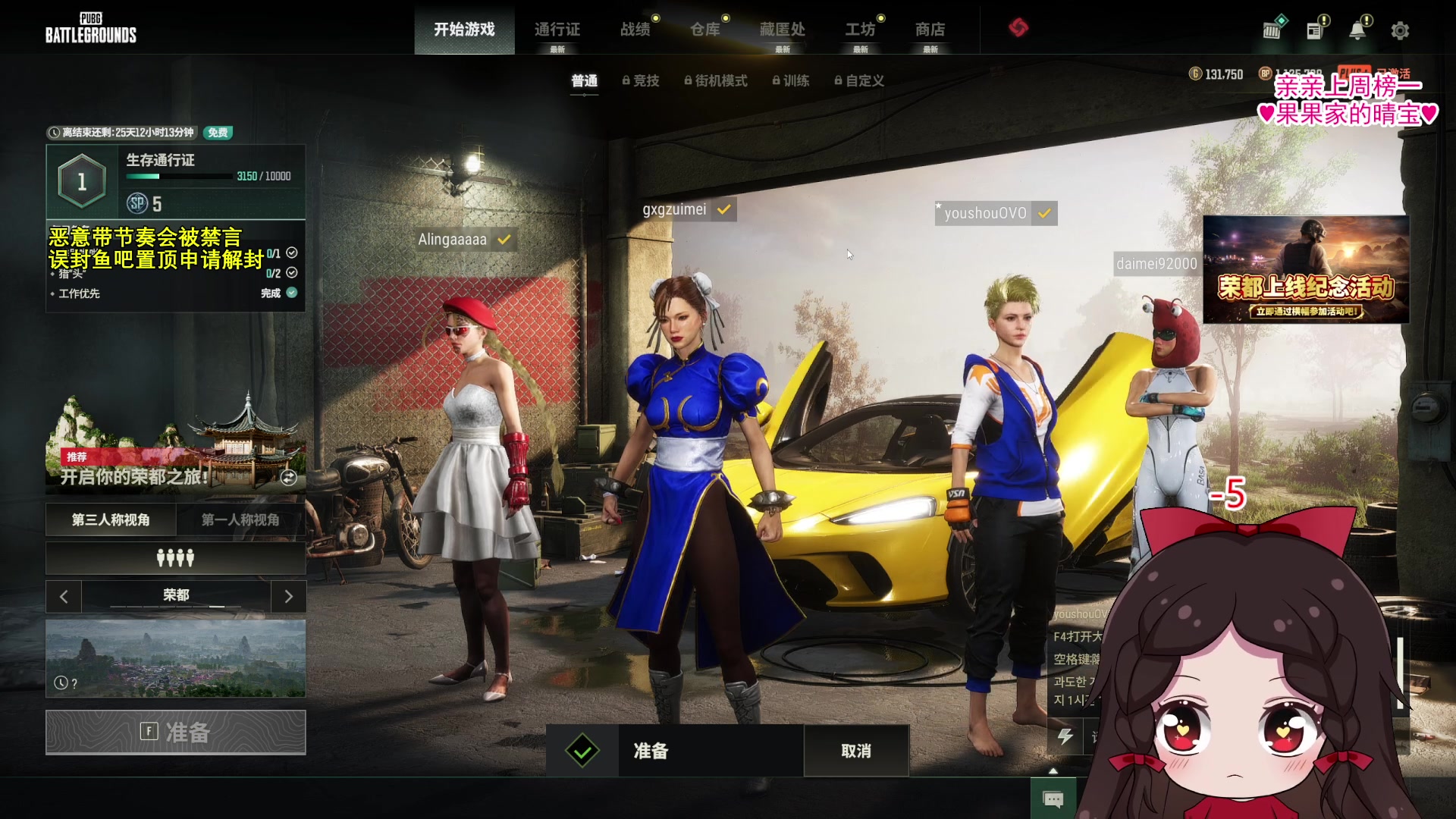Click the four-player squad size selector
The height and width of the screenshot is (819, 1456).
[x=175, y=558]
